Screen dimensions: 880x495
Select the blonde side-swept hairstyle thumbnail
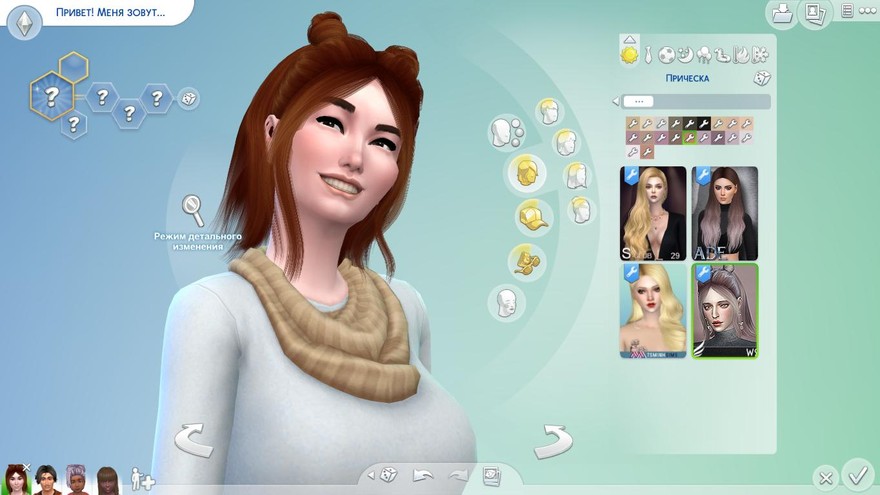point(653,310)
